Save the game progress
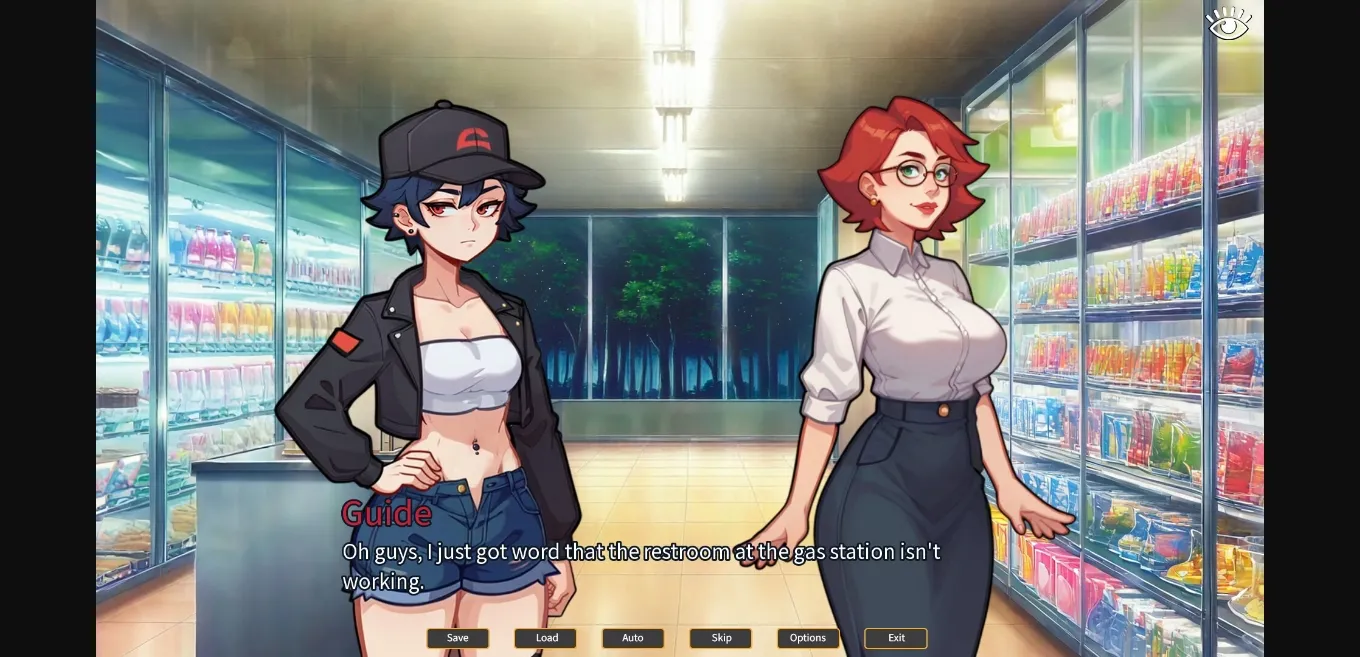 458,638
